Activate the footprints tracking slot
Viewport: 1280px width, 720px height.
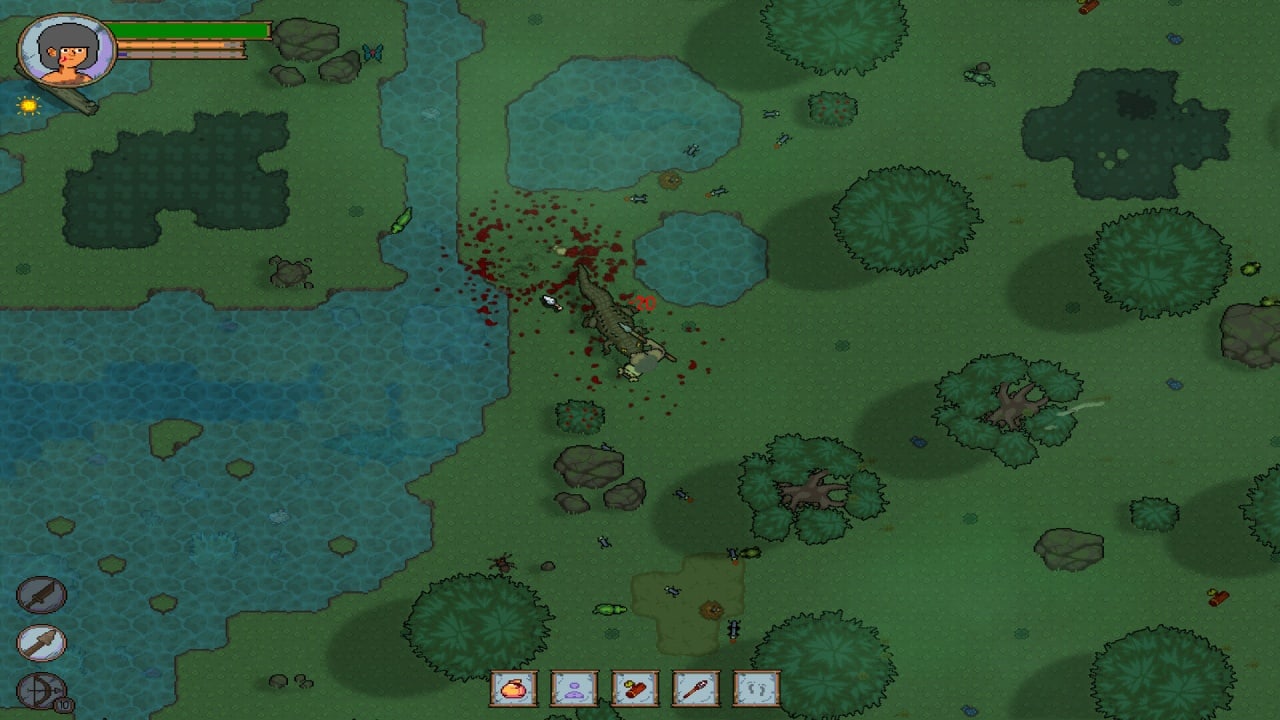click(x=755, y=688)
